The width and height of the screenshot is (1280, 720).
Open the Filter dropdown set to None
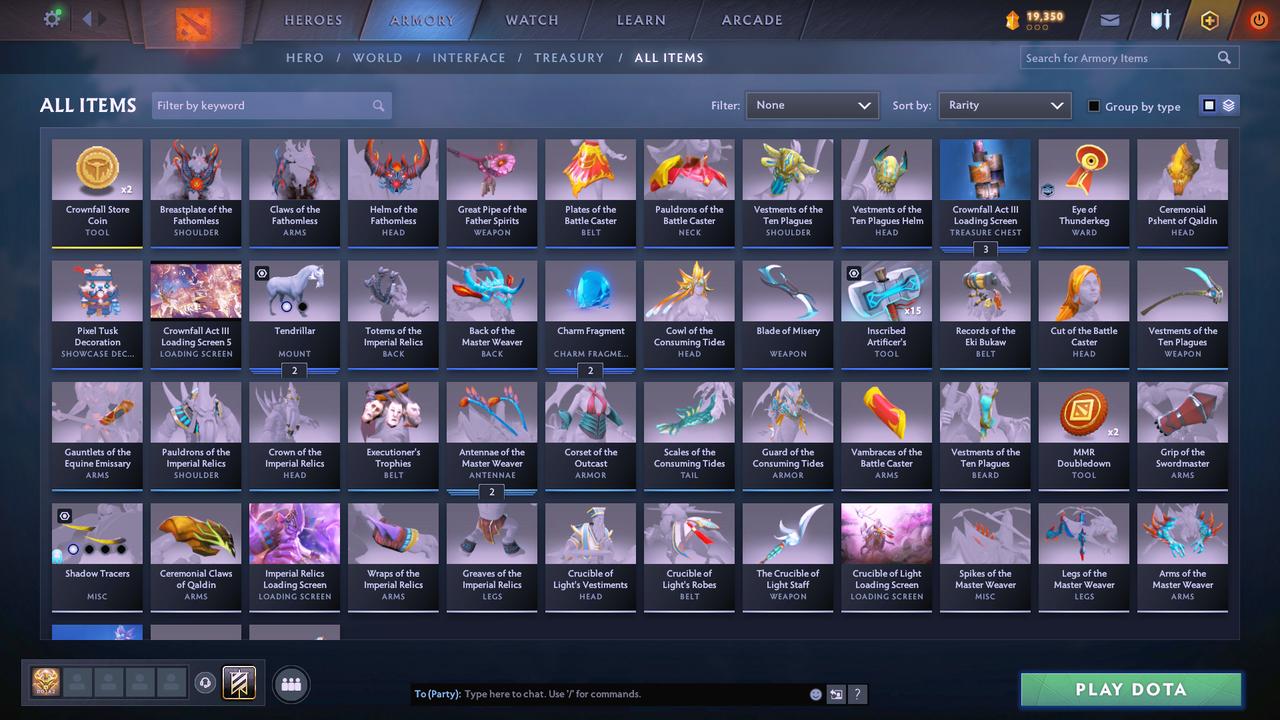click(811, 105)
